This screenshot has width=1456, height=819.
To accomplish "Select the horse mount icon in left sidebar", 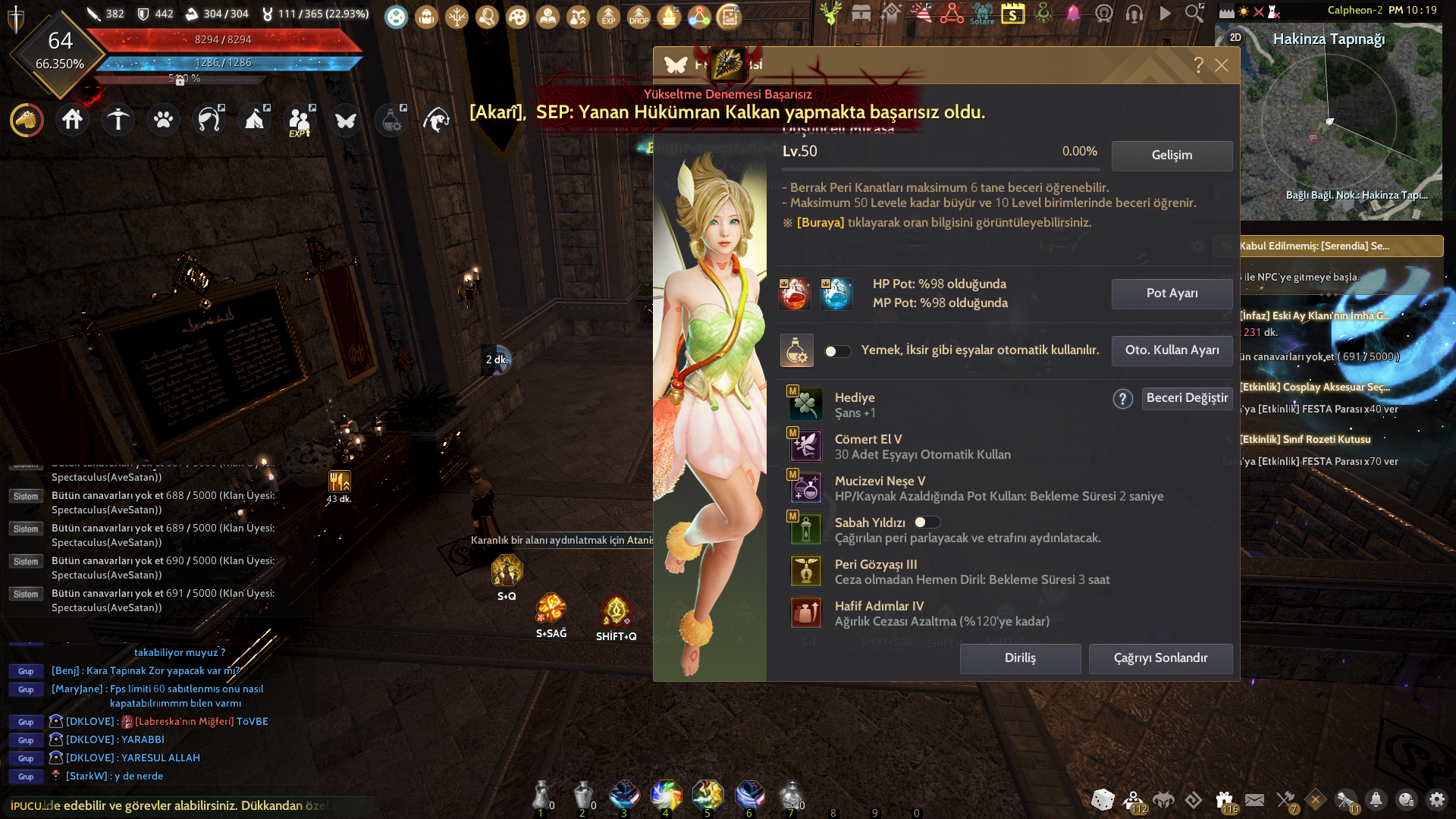I will [27, 120].
